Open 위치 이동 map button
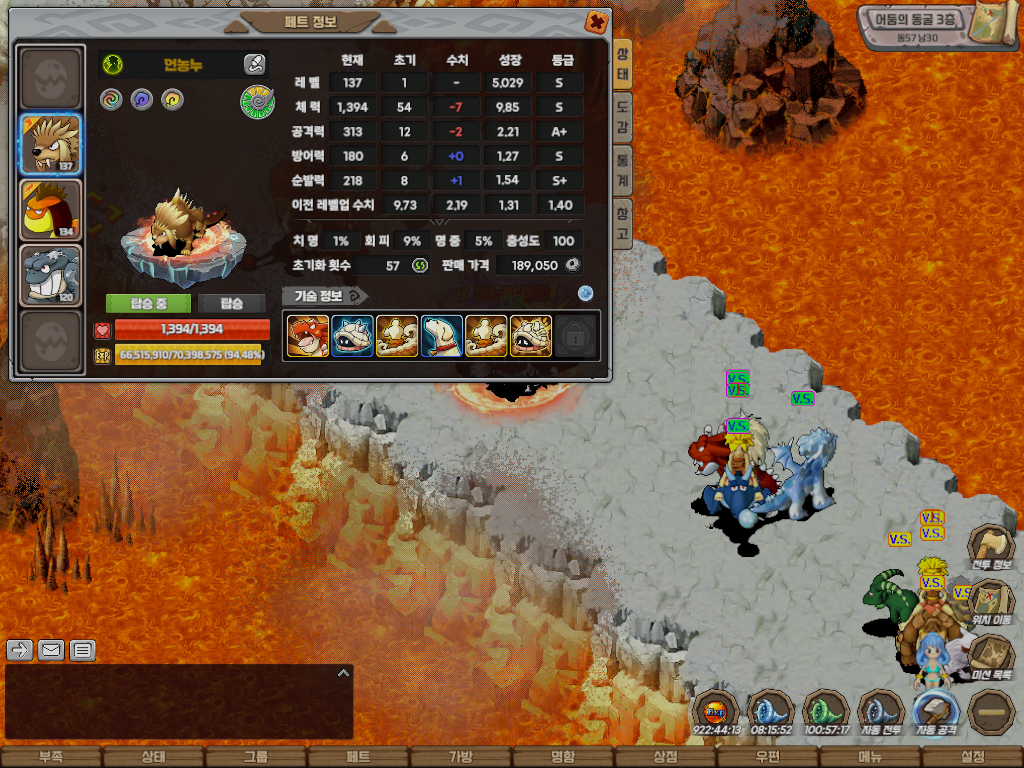The width and height of the screenshot is (1024, 768). [991, 603]
